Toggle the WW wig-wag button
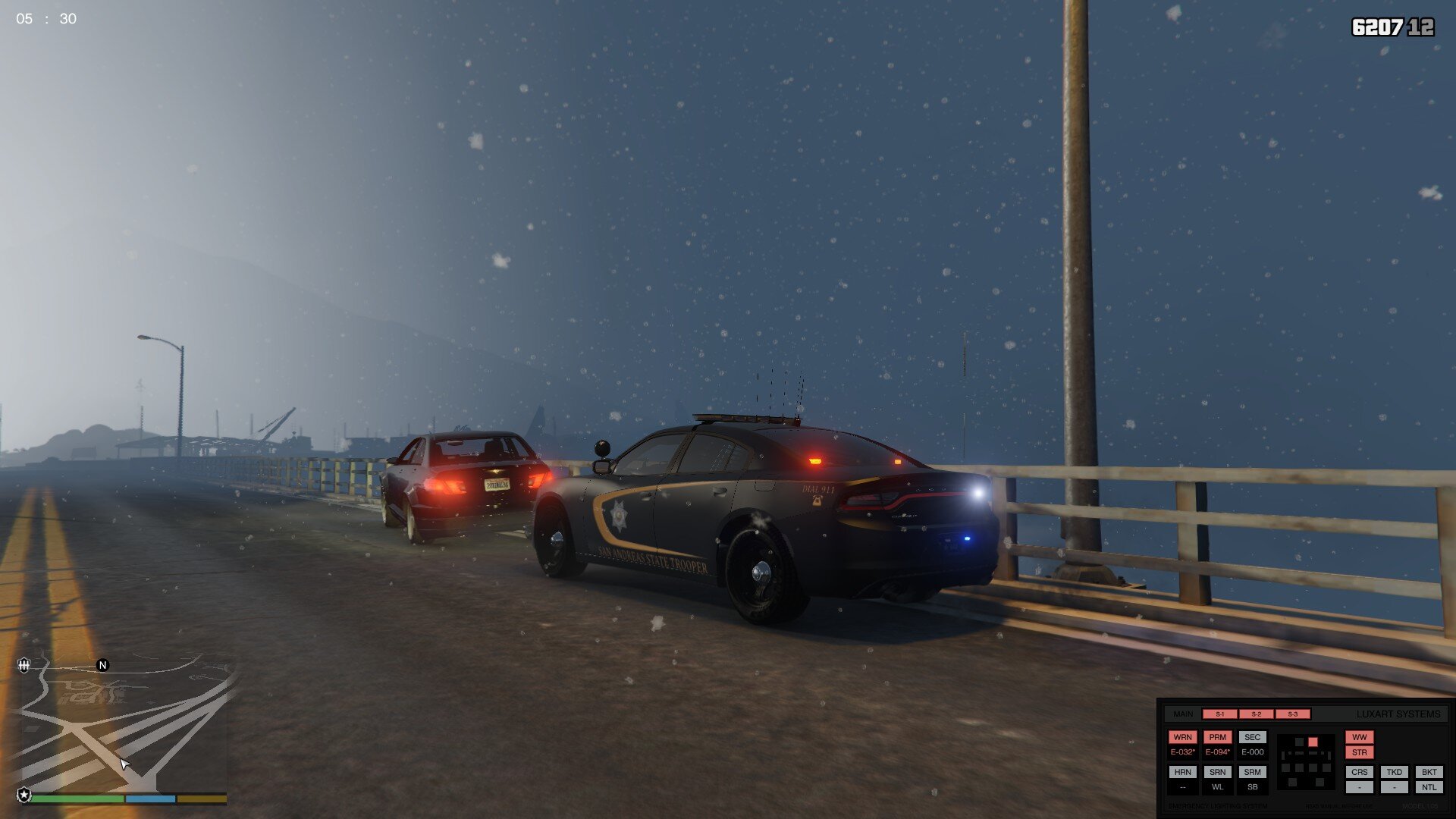This screenshot has height=819, width=1456. [x=1359, y=737]
